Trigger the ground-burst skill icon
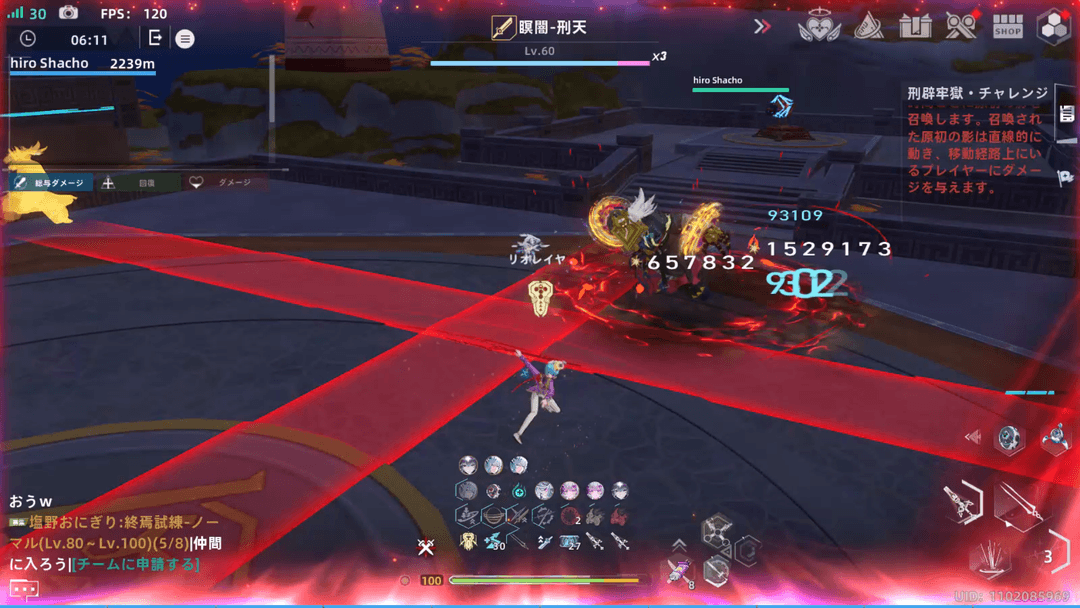The height and width of the screenshot is (608, 1080). tap(989, 558)
